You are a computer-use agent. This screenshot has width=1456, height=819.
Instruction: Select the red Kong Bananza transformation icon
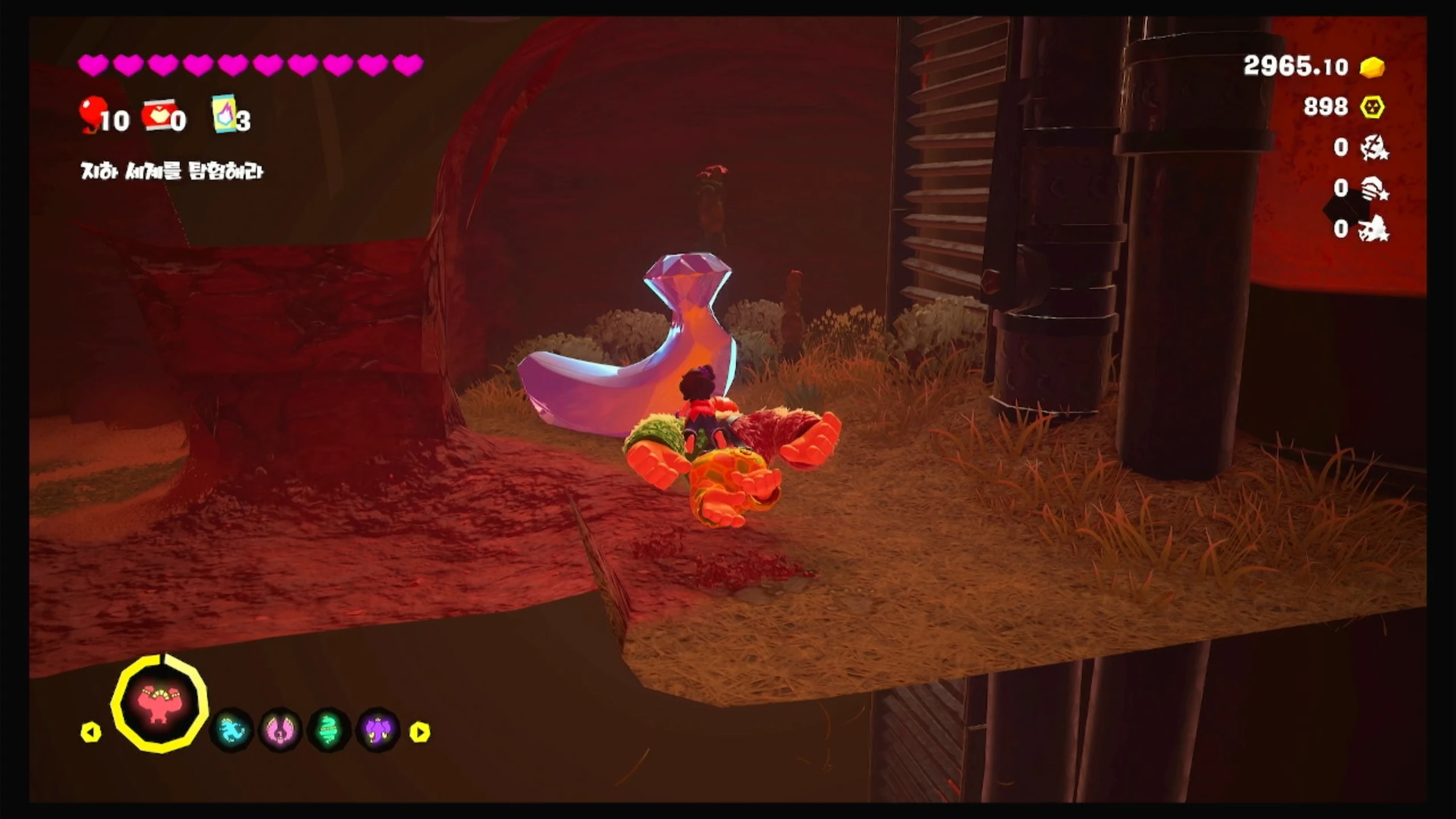pos(160,705)
